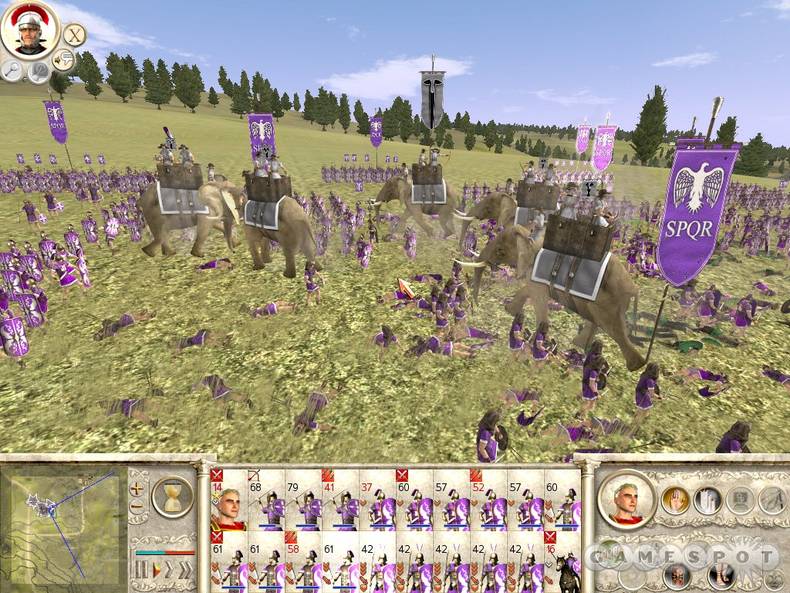Activate the raised hand halt button
This screenshot has width=790, height=593.
pos(676,499)
